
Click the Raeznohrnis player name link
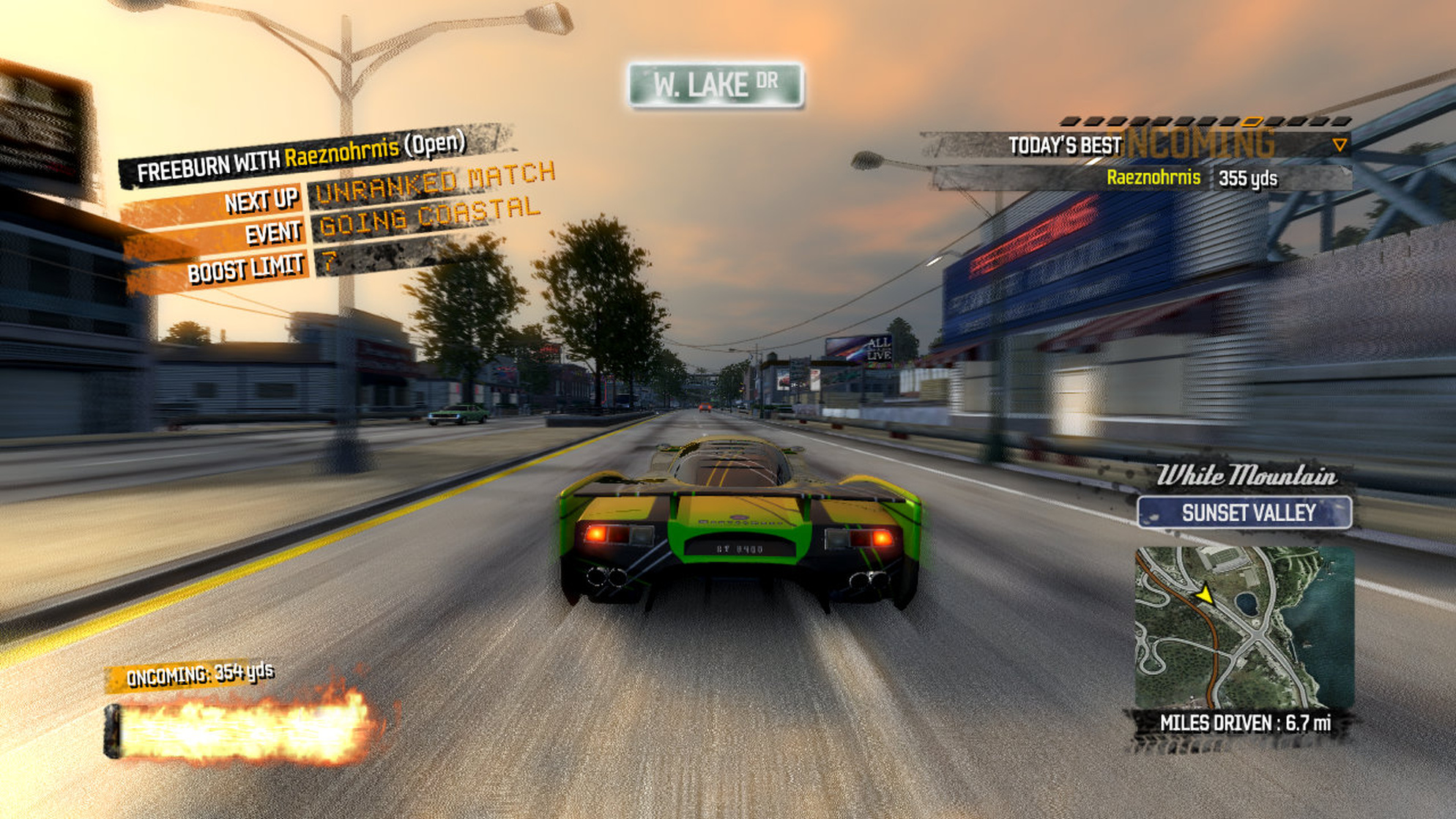coord(1155,176)
